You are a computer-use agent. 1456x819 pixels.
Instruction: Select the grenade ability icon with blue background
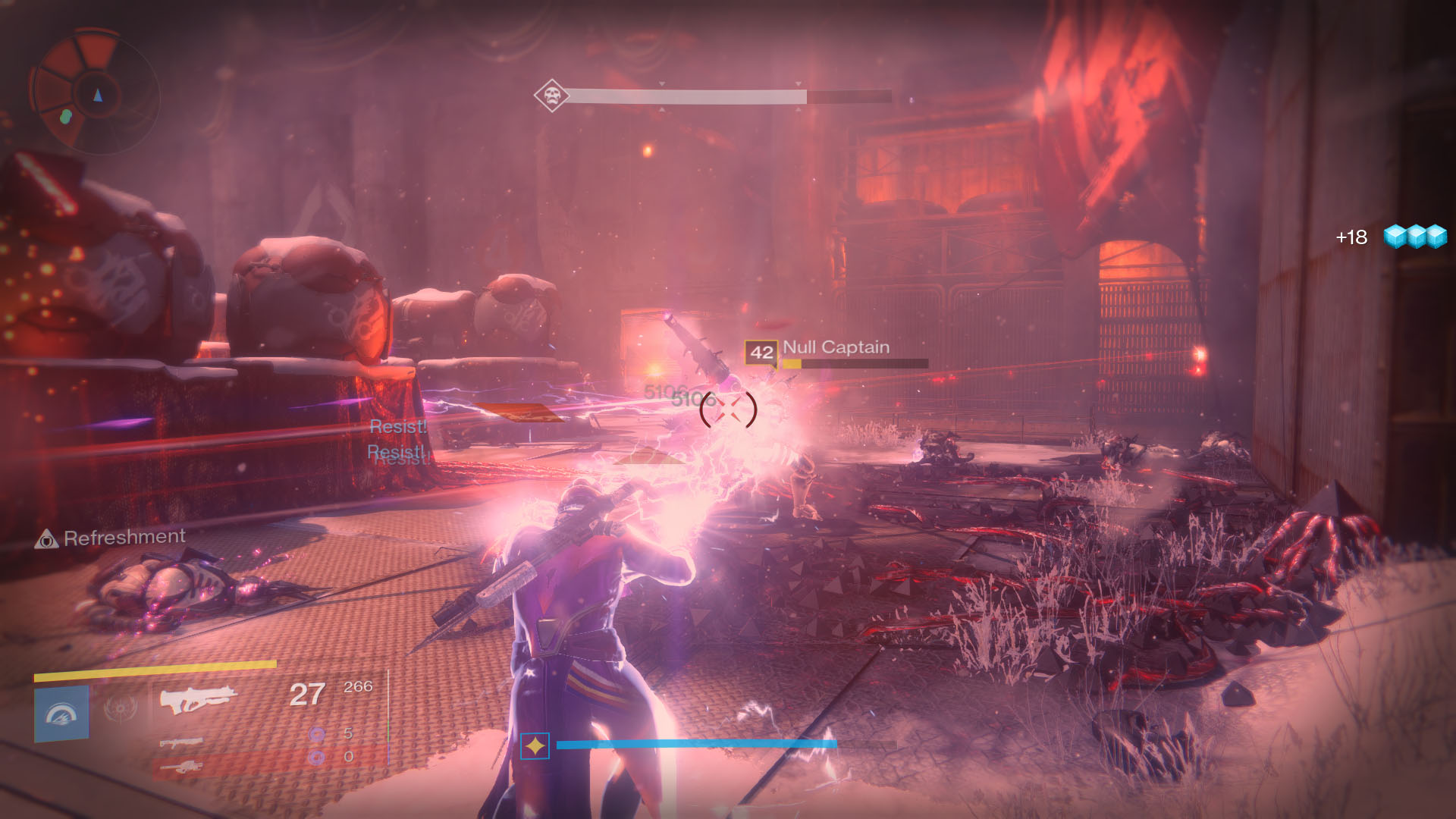tap(62, 713)
